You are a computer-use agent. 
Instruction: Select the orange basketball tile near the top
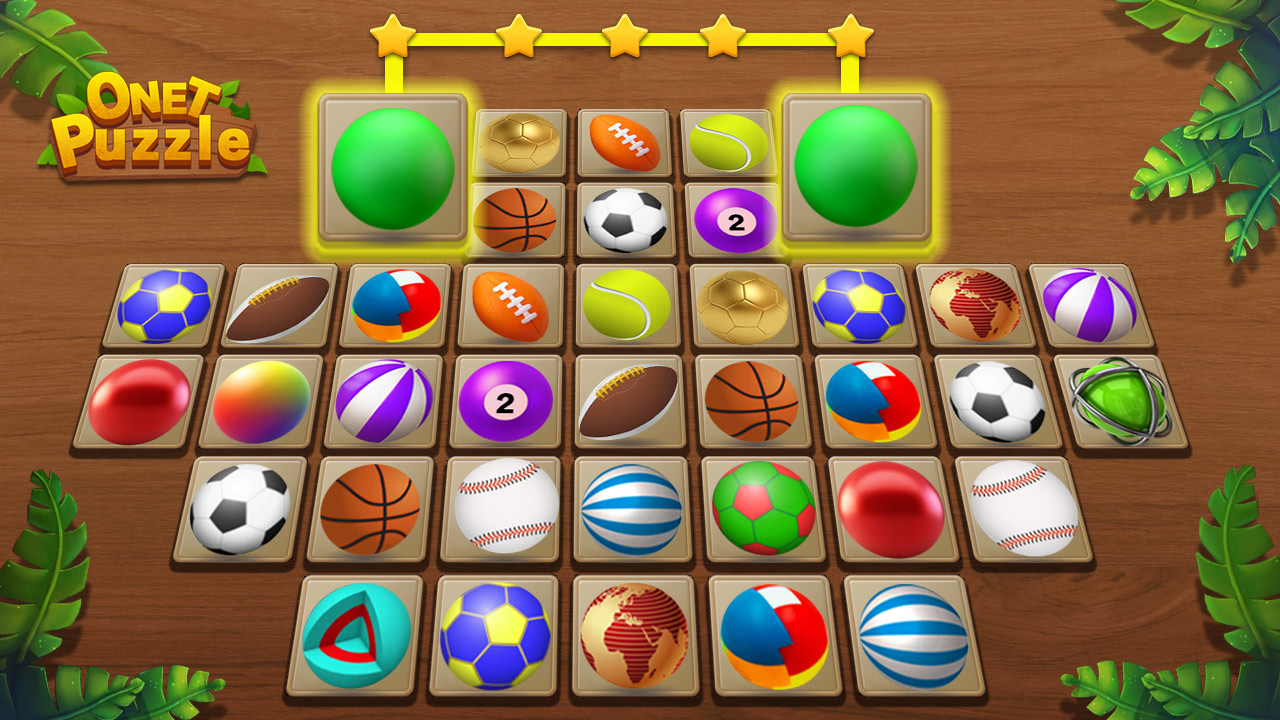[x=516, y=217]
